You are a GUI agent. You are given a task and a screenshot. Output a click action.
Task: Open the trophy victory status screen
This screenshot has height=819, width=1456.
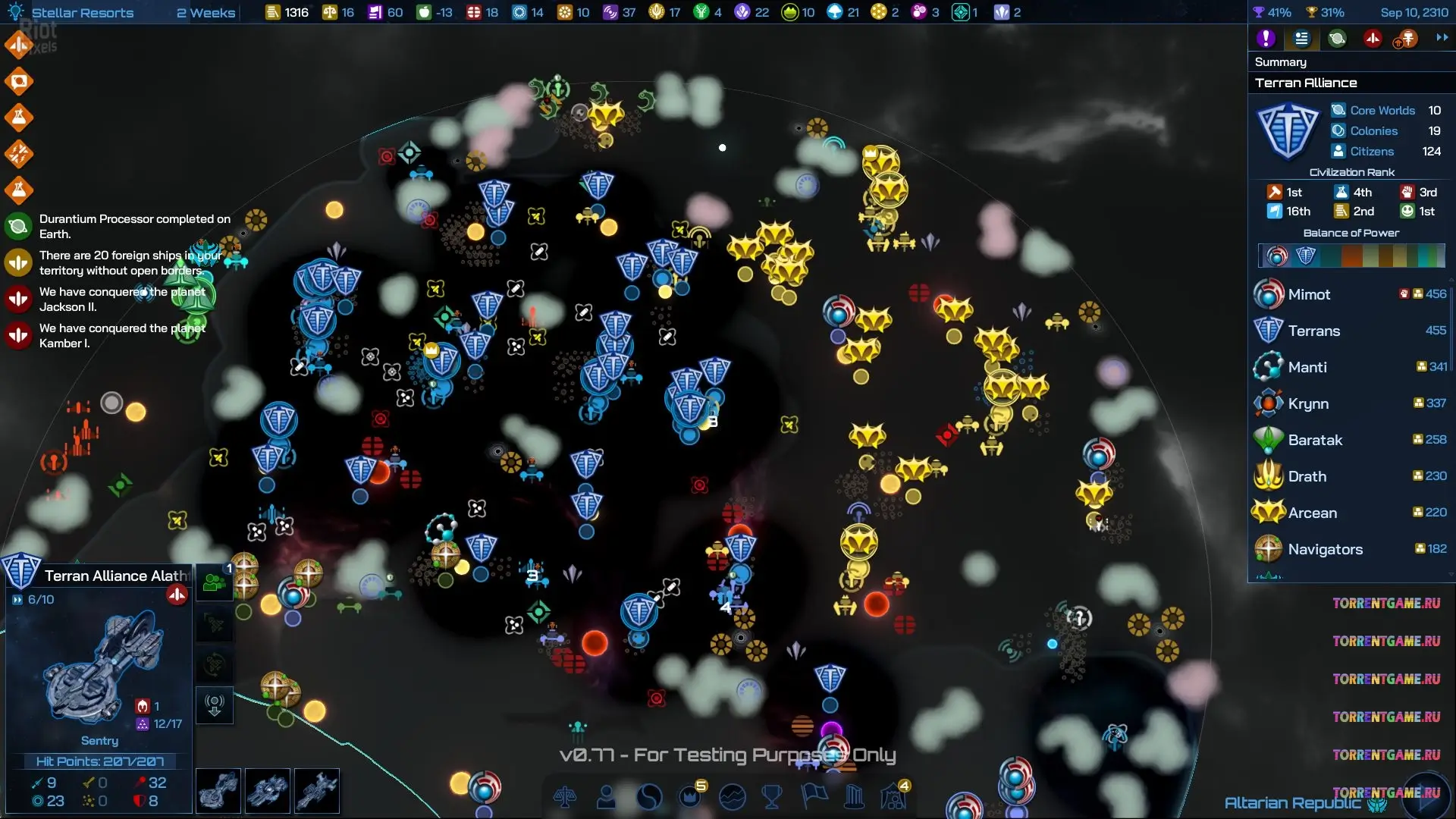click(772, 797)
